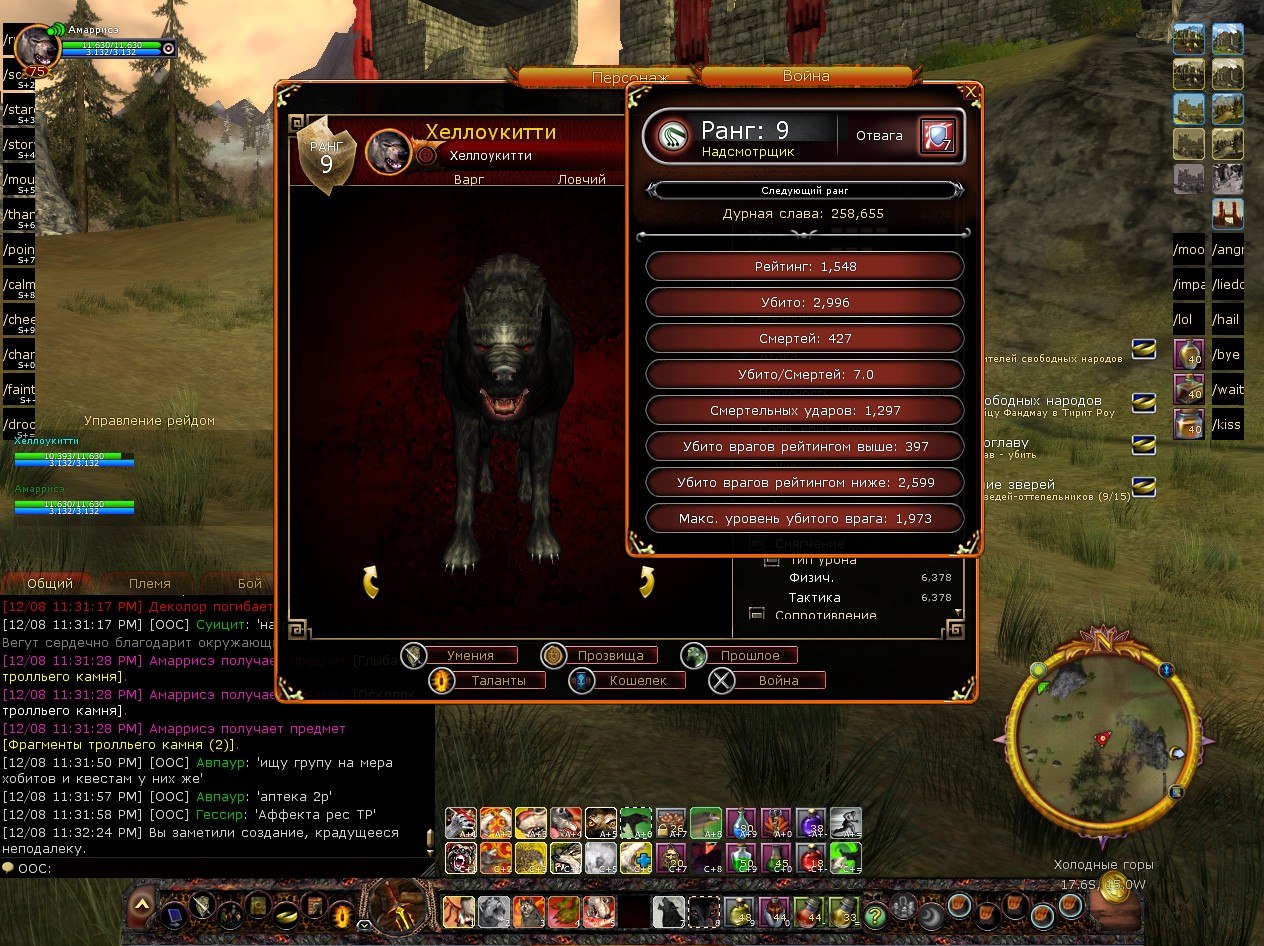
Task: Select the Общий chat tab
Action: [x=50, y=583]
